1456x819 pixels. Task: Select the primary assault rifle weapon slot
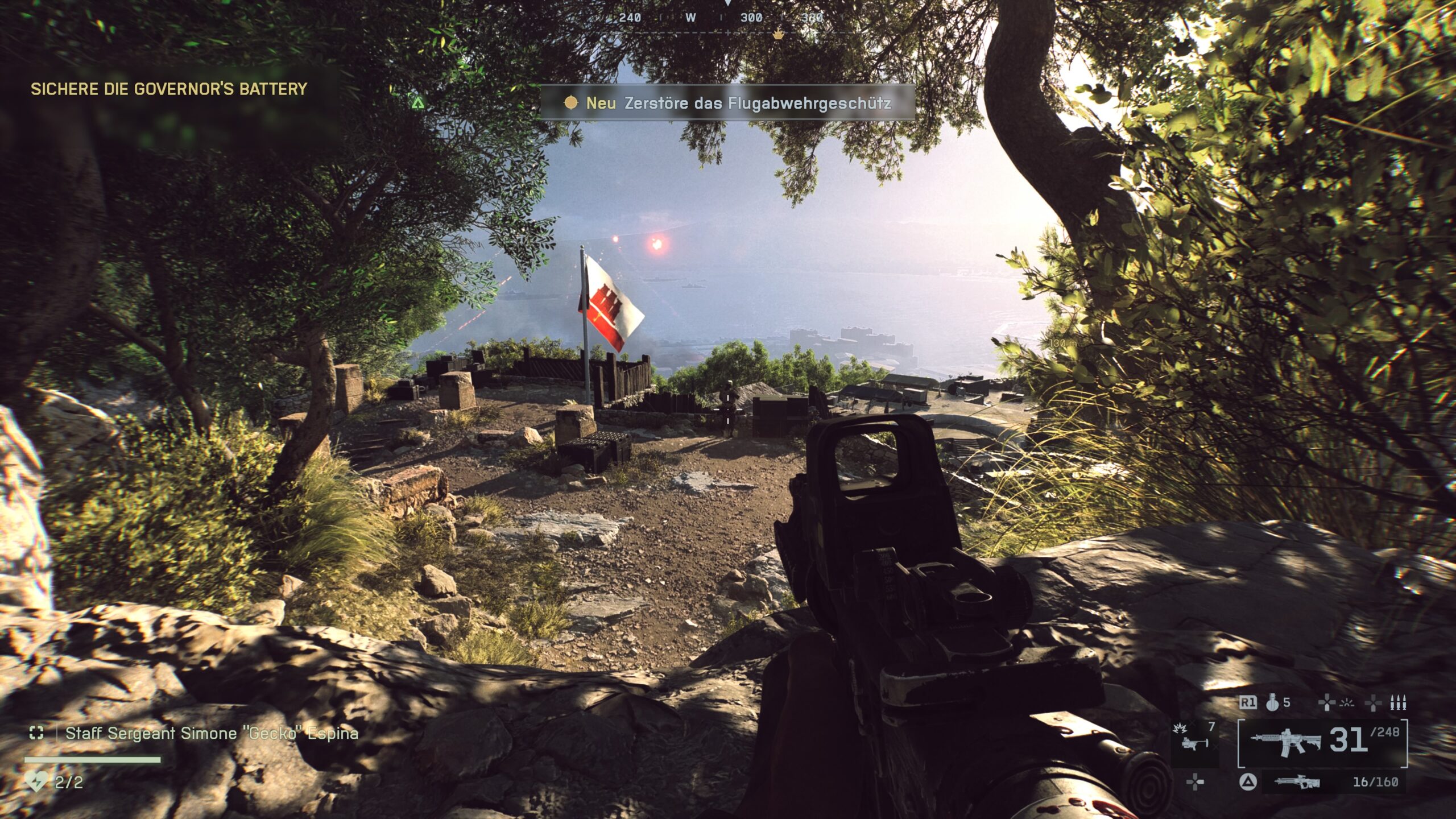(1285, 743)
